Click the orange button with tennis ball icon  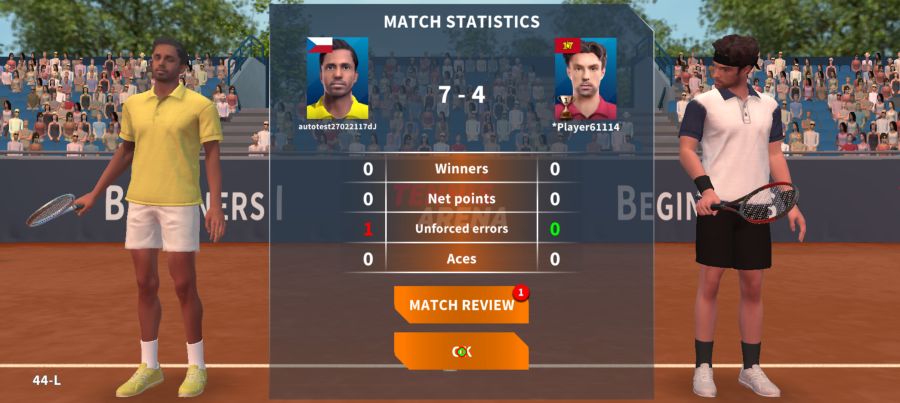tap(461, 351)
